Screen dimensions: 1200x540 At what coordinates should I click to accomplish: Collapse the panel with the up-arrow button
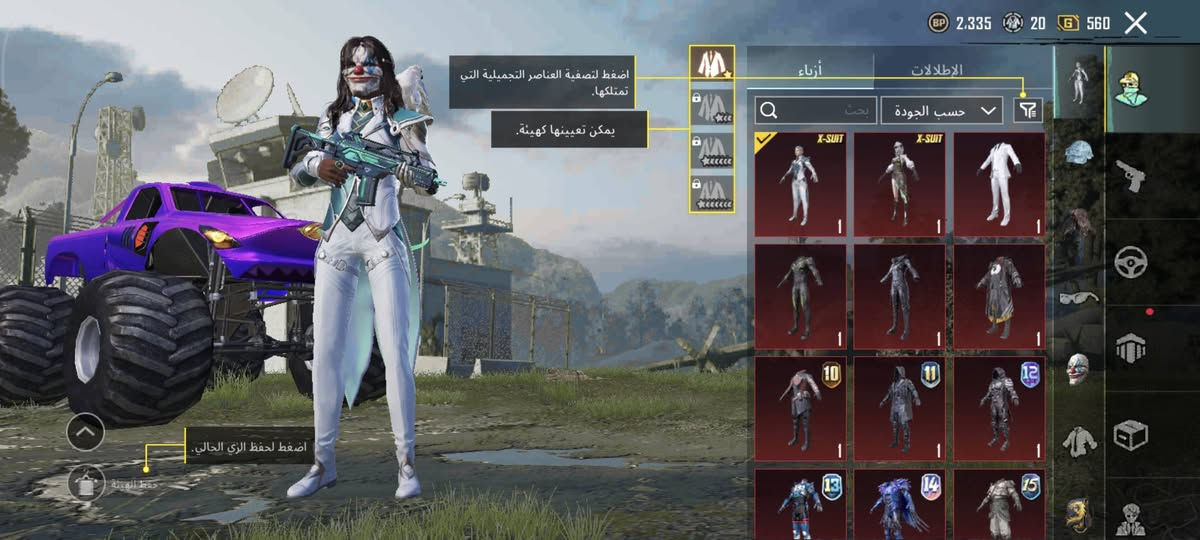pyautogui.click(x=86, y=431)
